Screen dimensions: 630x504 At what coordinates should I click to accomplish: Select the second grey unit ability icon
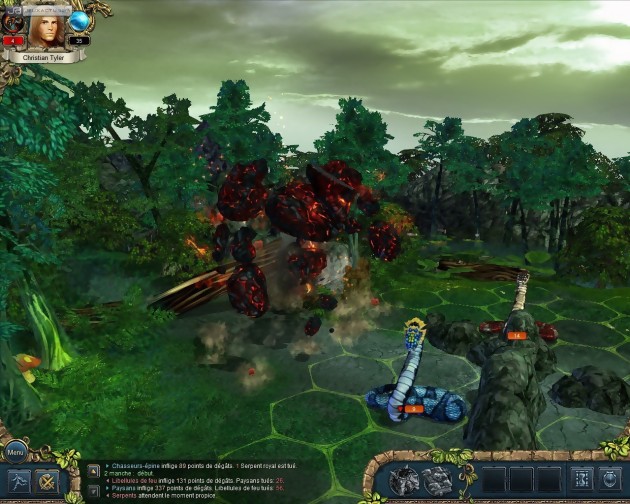click(x=438, y=481)
